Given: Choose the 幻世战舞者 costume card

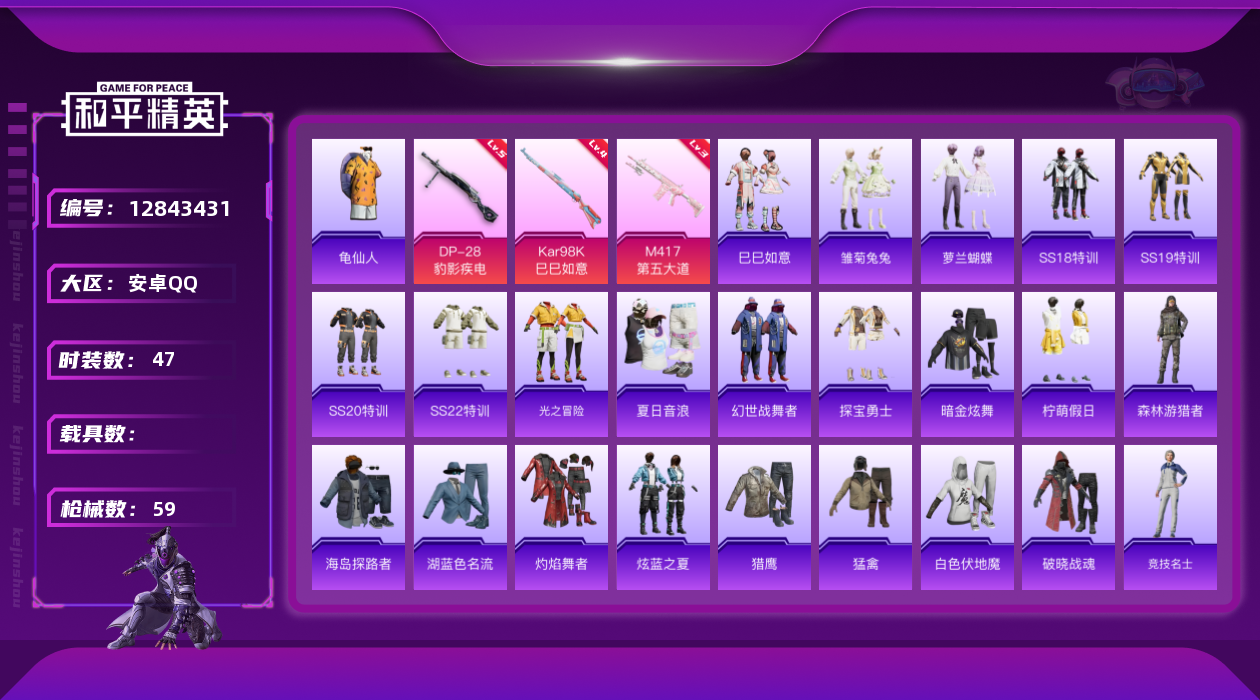Looking at the screenshot, I should (x=764, y=364).
